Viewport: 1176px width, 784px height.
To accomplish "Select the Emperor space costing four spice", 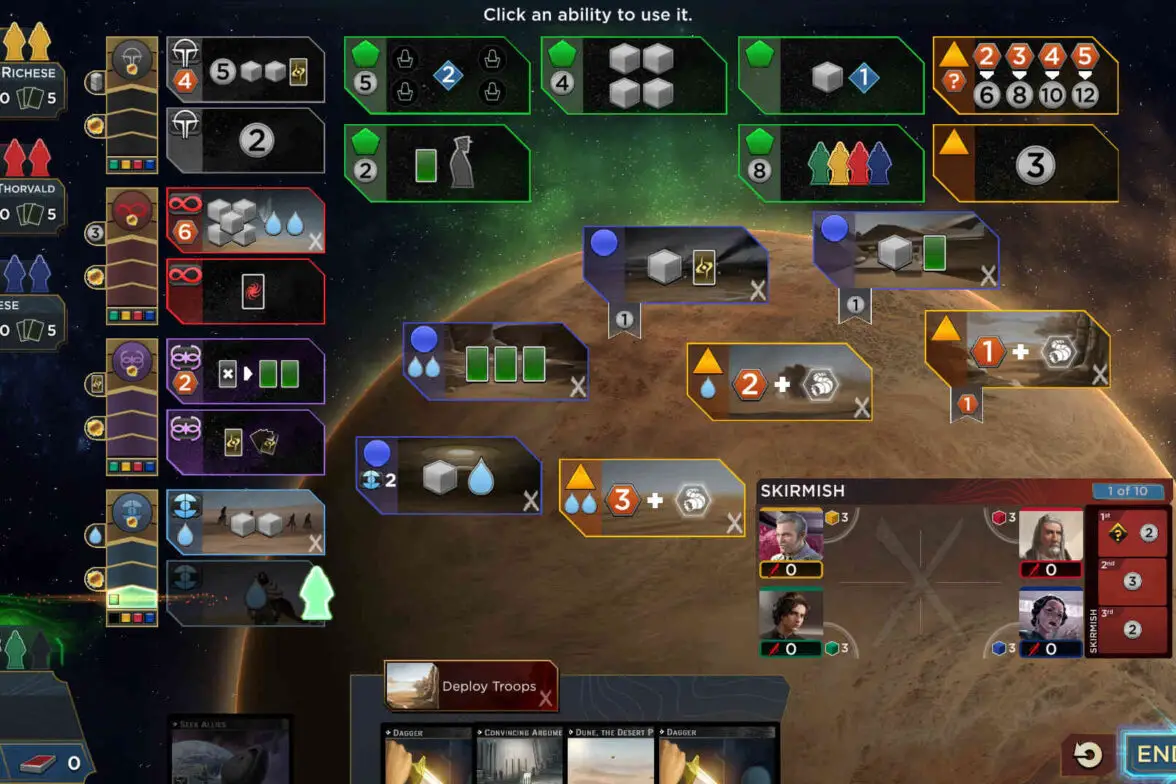I will 246,70.
